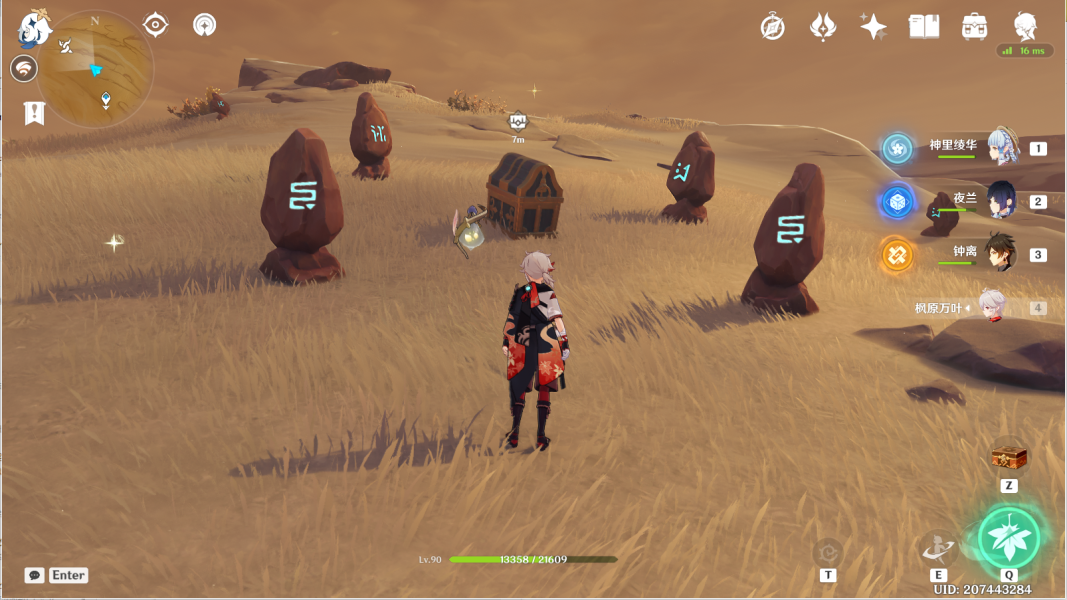
Task: Activate the glowing green Elemental Burst
Action: [x=1009, y=537]
